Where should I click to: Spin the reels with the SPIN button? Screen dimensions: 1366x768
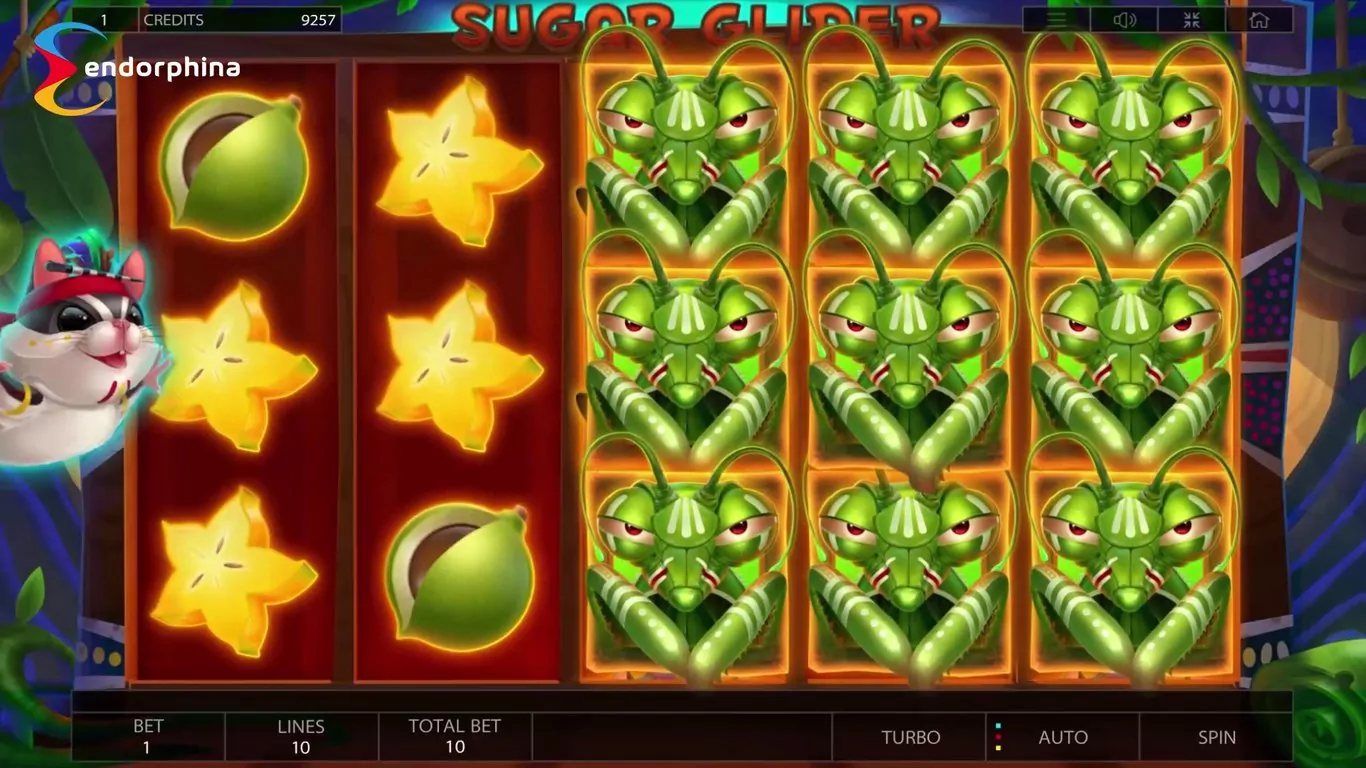[1216, 737]
